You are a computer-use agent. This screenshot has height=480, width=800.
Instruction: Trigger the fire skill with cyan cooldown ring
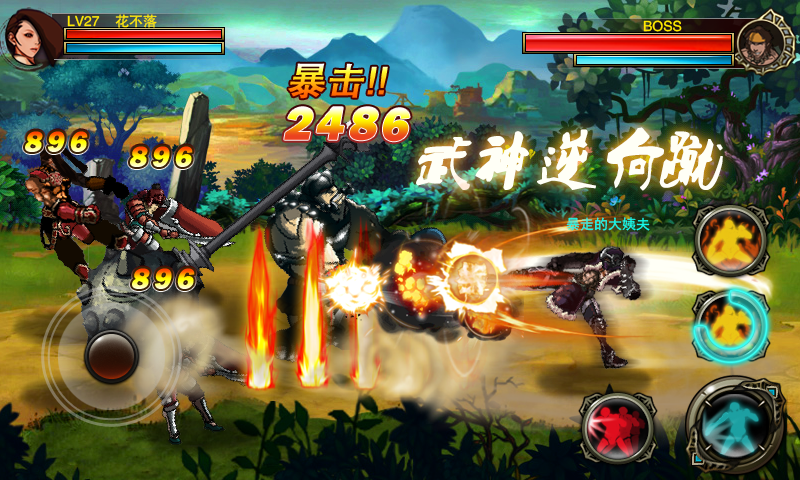729,324
